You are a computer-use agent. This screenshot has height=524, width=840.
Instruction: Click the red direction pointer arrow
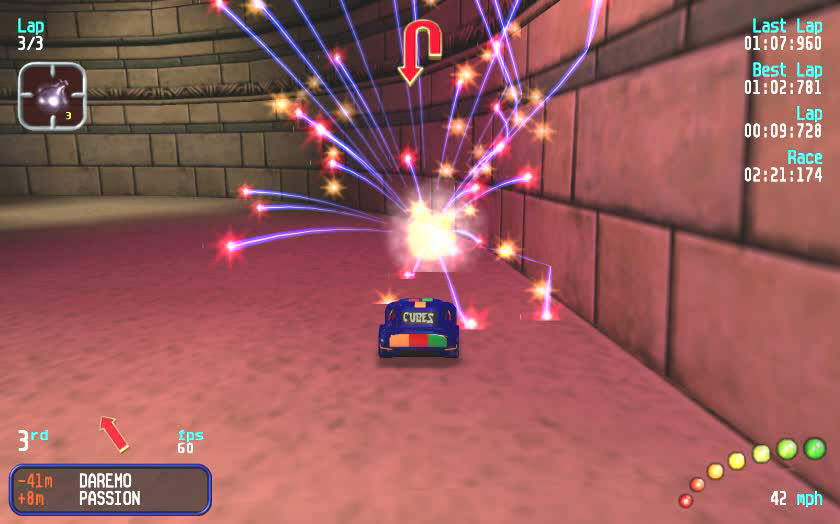pos(114,433)
